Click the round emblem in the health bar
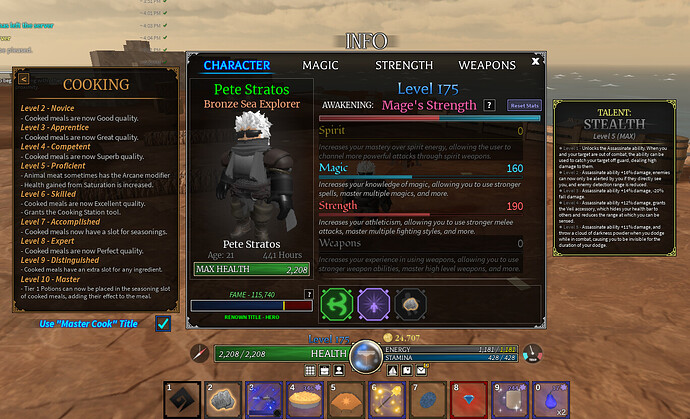 [367, 355]
